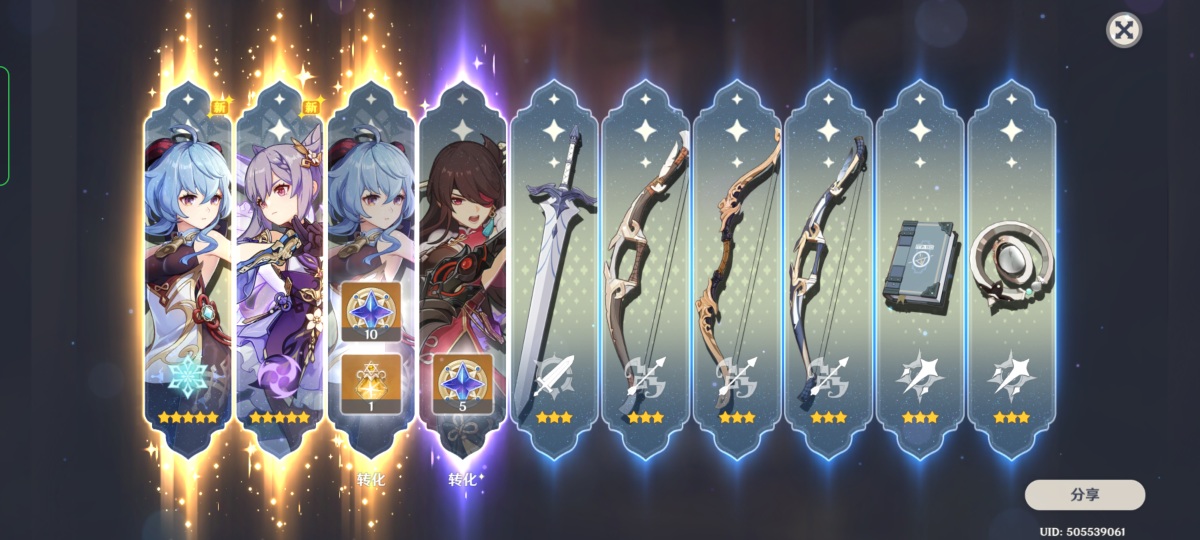1200x540 pixels.
Task: Select the ring-shaped catalyst card
Action: [1011, 270]
